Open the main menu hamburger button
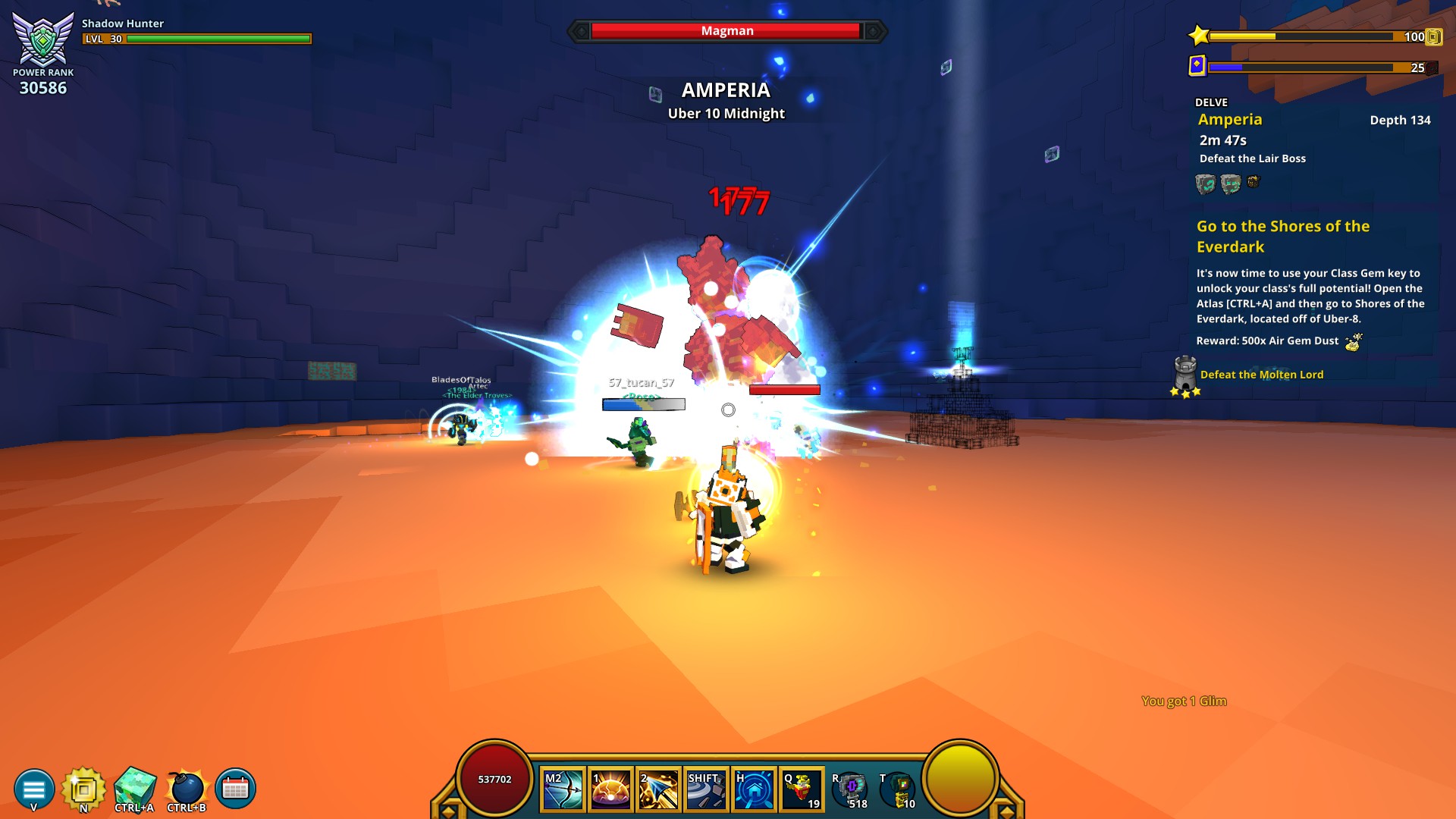 [x=34, y=789]
